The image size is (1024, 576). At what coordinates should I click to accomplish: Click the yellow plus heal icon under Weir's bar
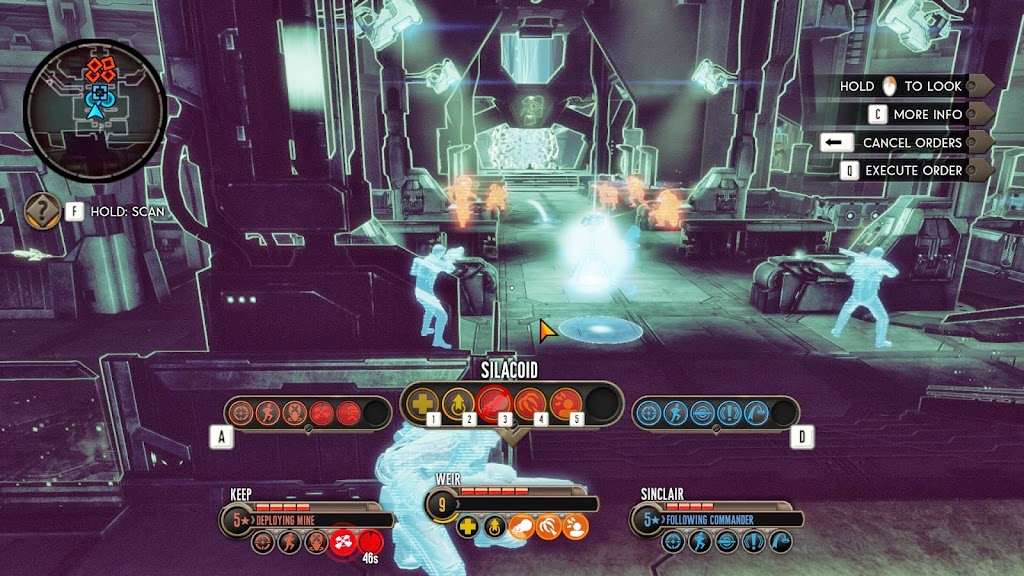coord(468,526)
